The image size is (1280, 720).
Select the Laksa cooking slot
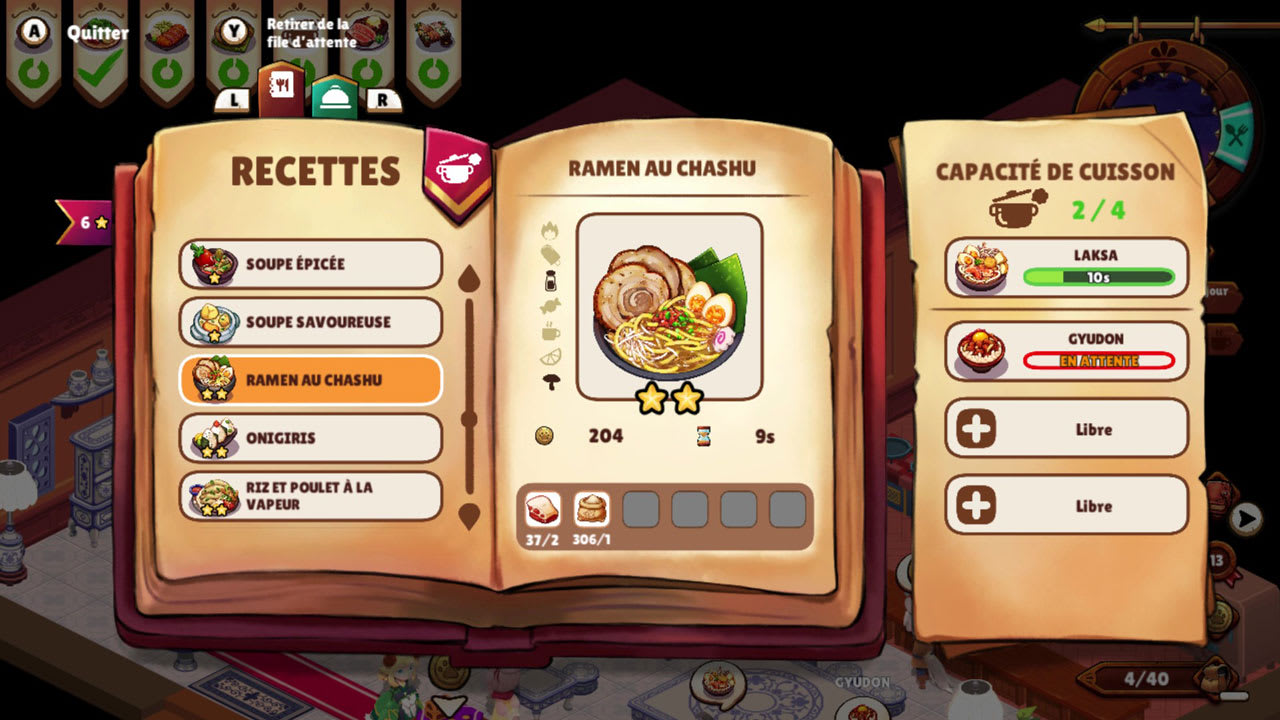point(1066,267)
